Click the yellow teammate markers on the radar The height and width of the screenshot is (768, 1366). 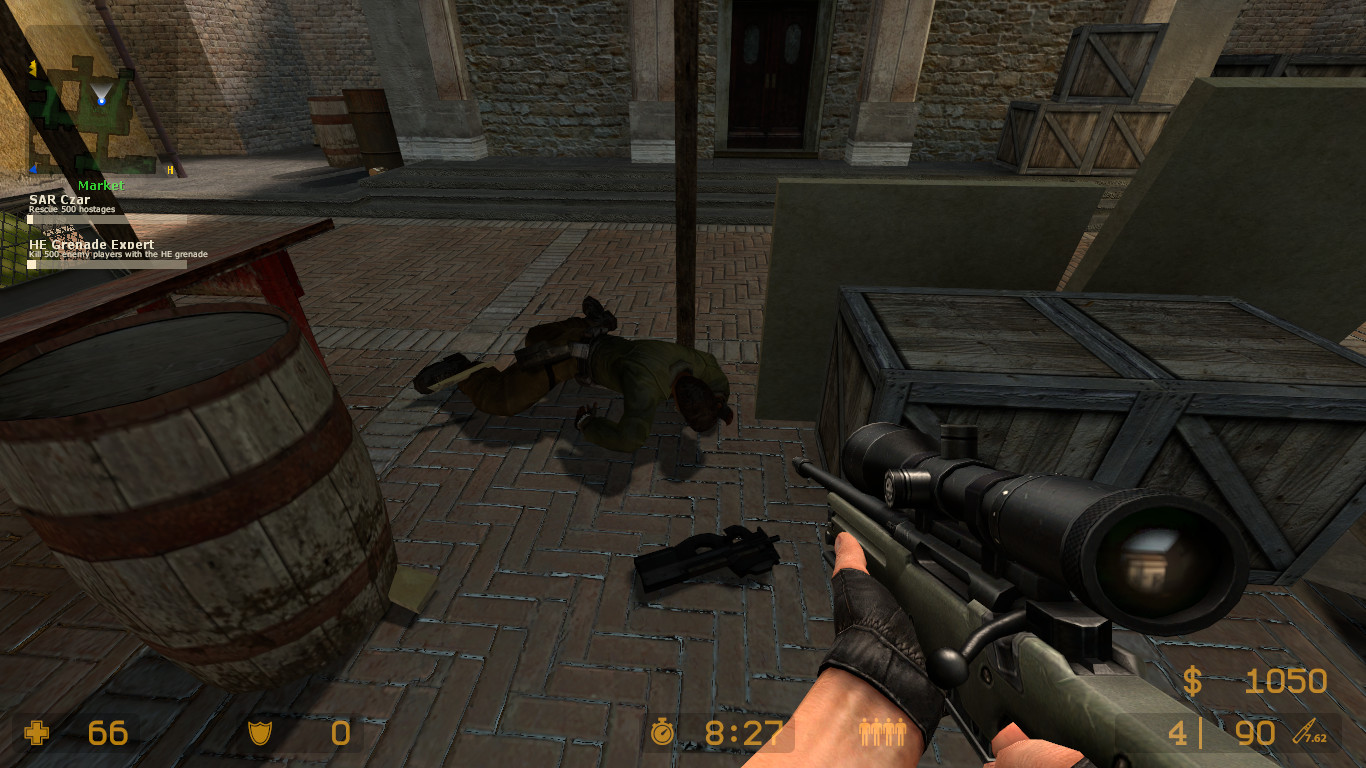tap(33, 66)
